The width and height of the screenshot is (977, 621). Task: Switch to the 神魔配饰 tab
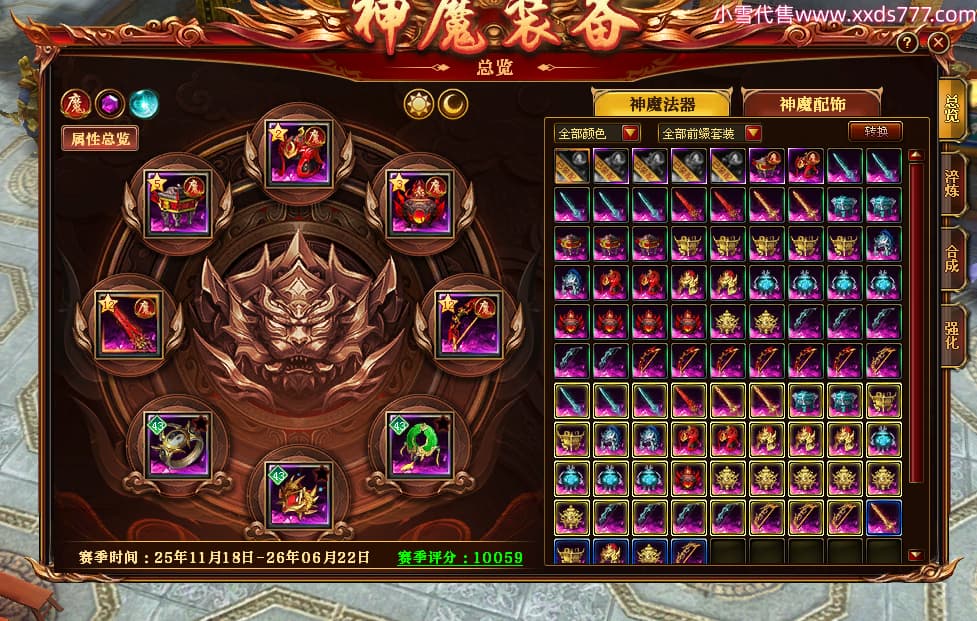pos(811,104)
